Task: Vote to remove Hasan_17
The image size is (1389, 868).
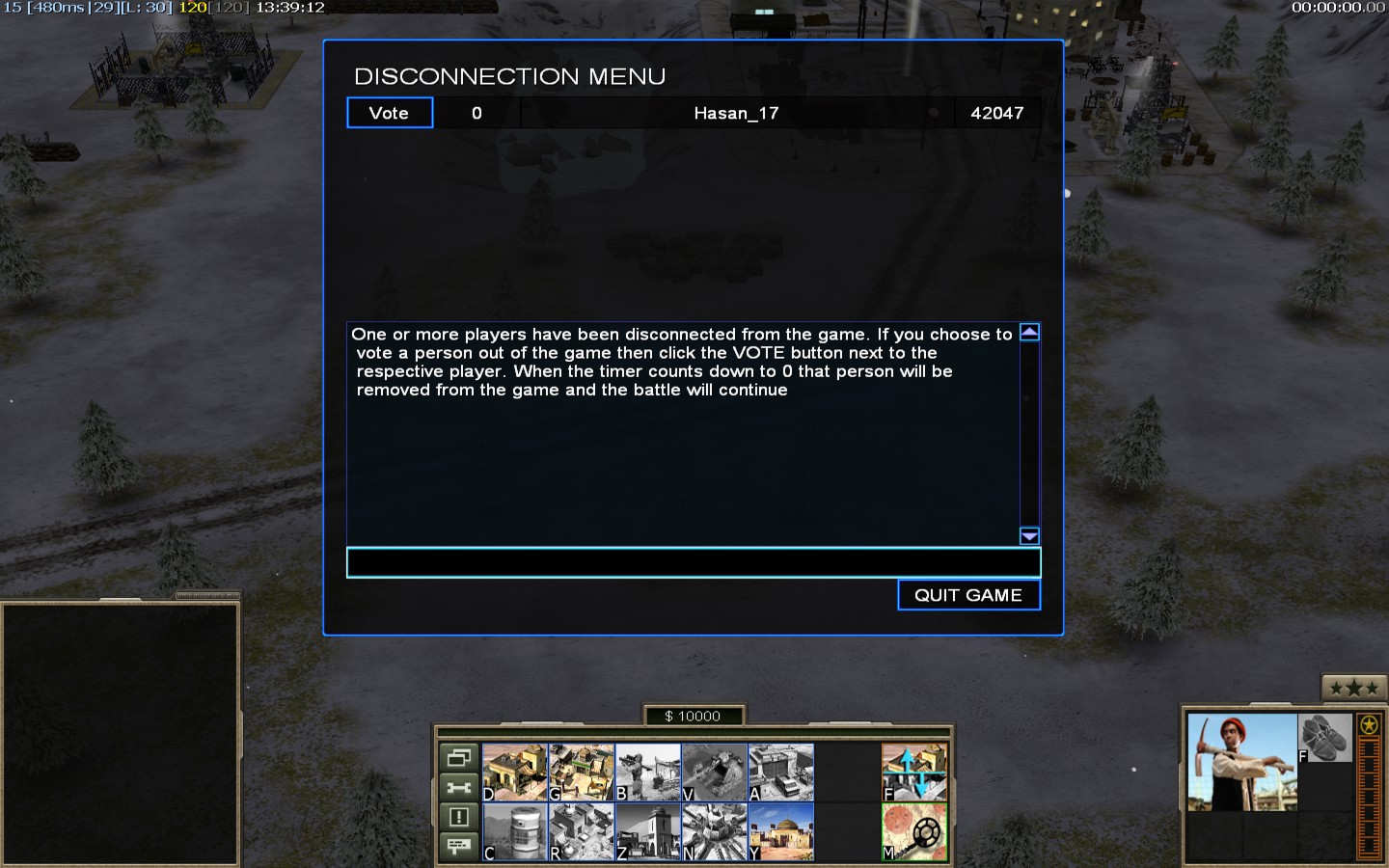Action: tap(390, 113)
